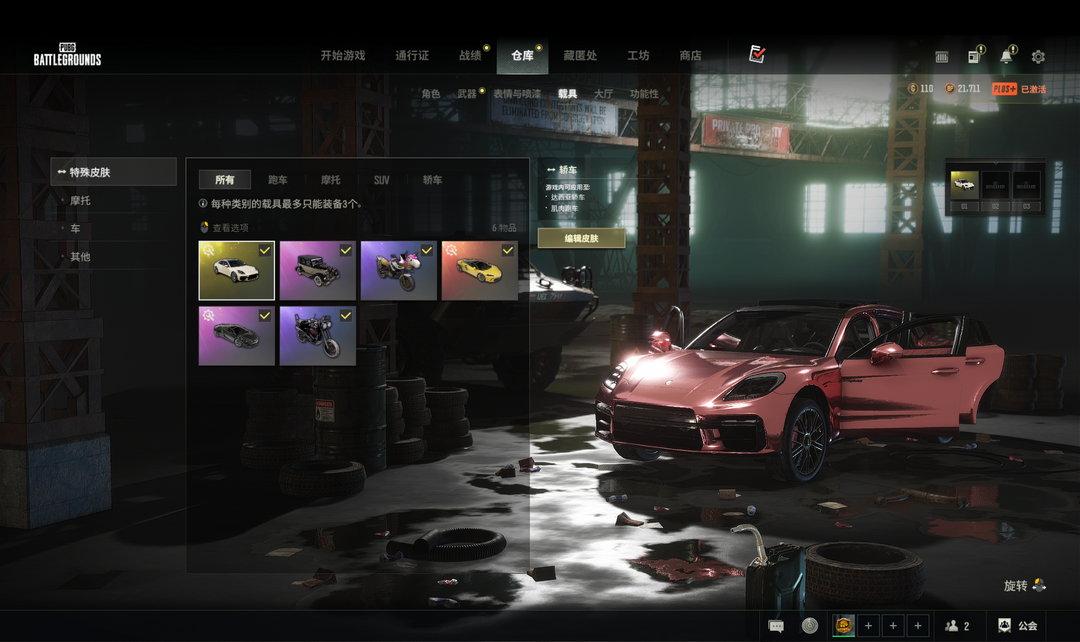The image size is (1080, 642).
Task: Switch to the 工坊 workshop page
Action: pyautogui.click(x=638, y=56)
